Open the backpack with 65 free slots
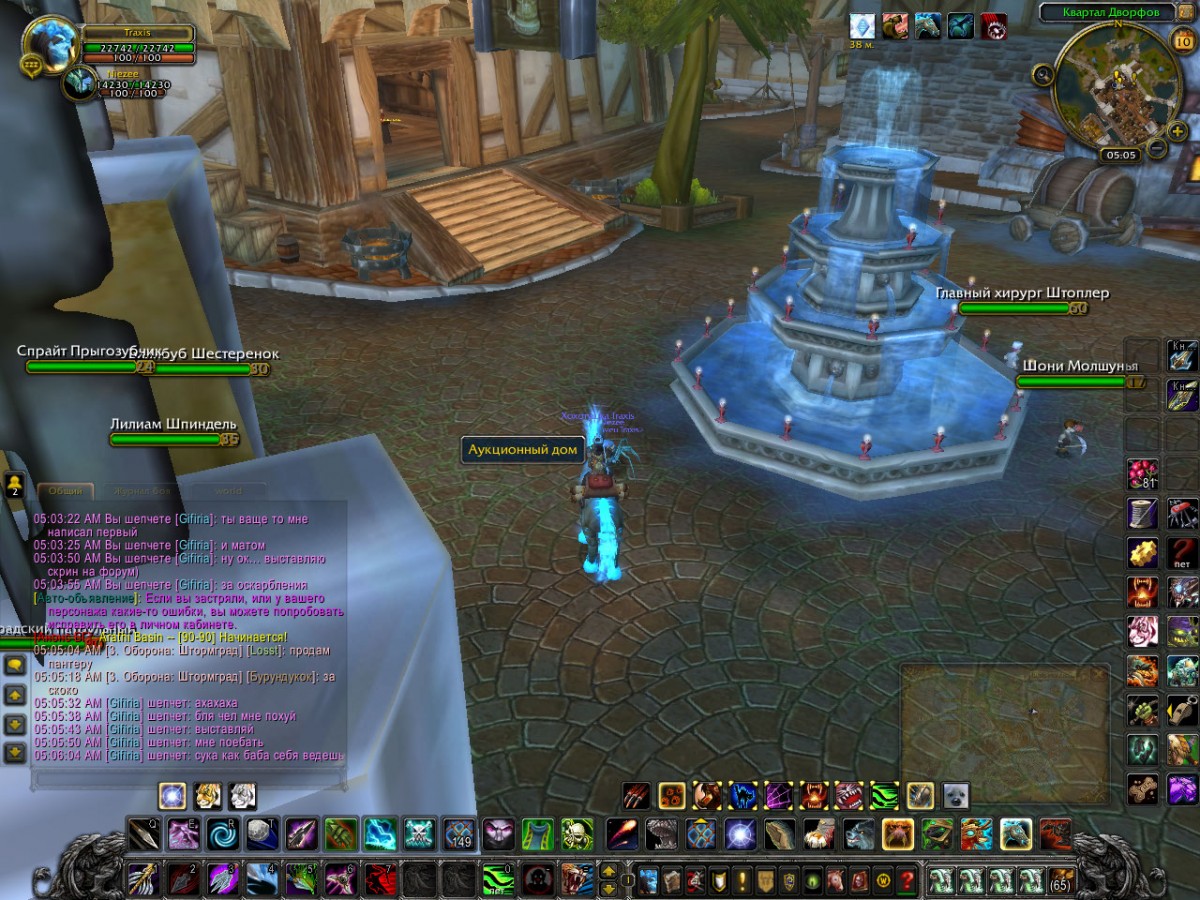1200x900 pixels. (x=1060, y=881)
